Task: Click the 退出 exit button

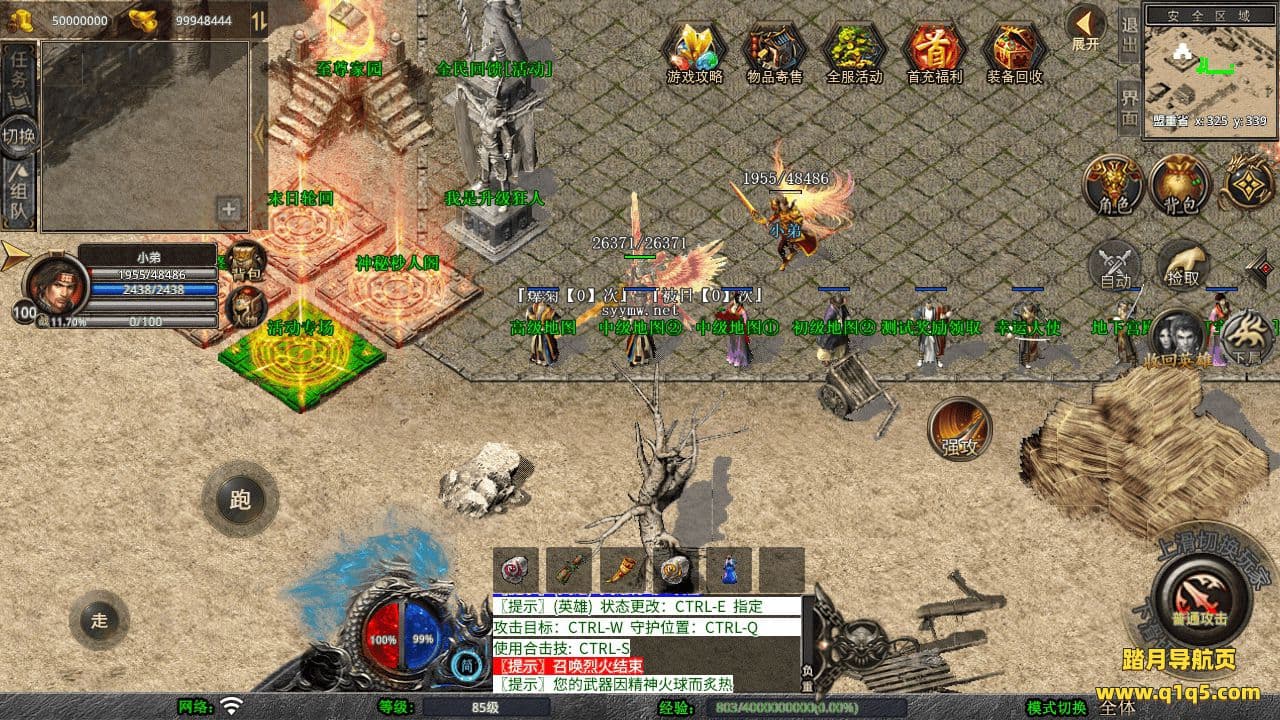Action: [1129, 34]
